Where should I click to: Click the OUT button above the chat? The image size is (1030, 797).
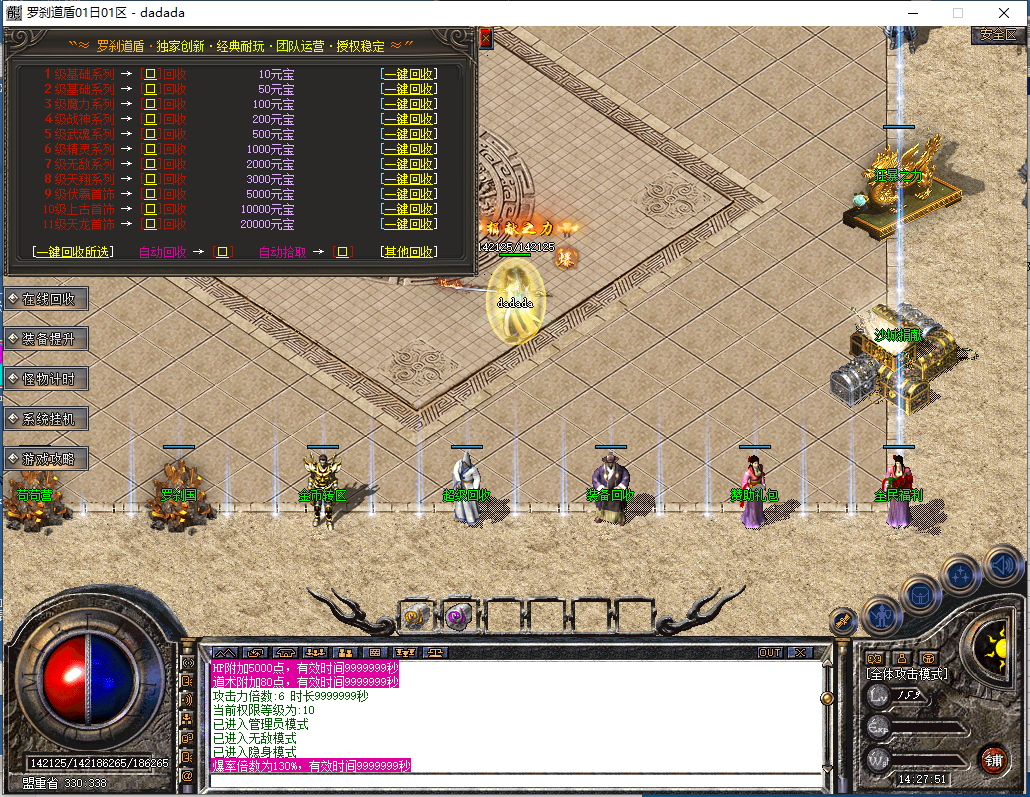769,652
